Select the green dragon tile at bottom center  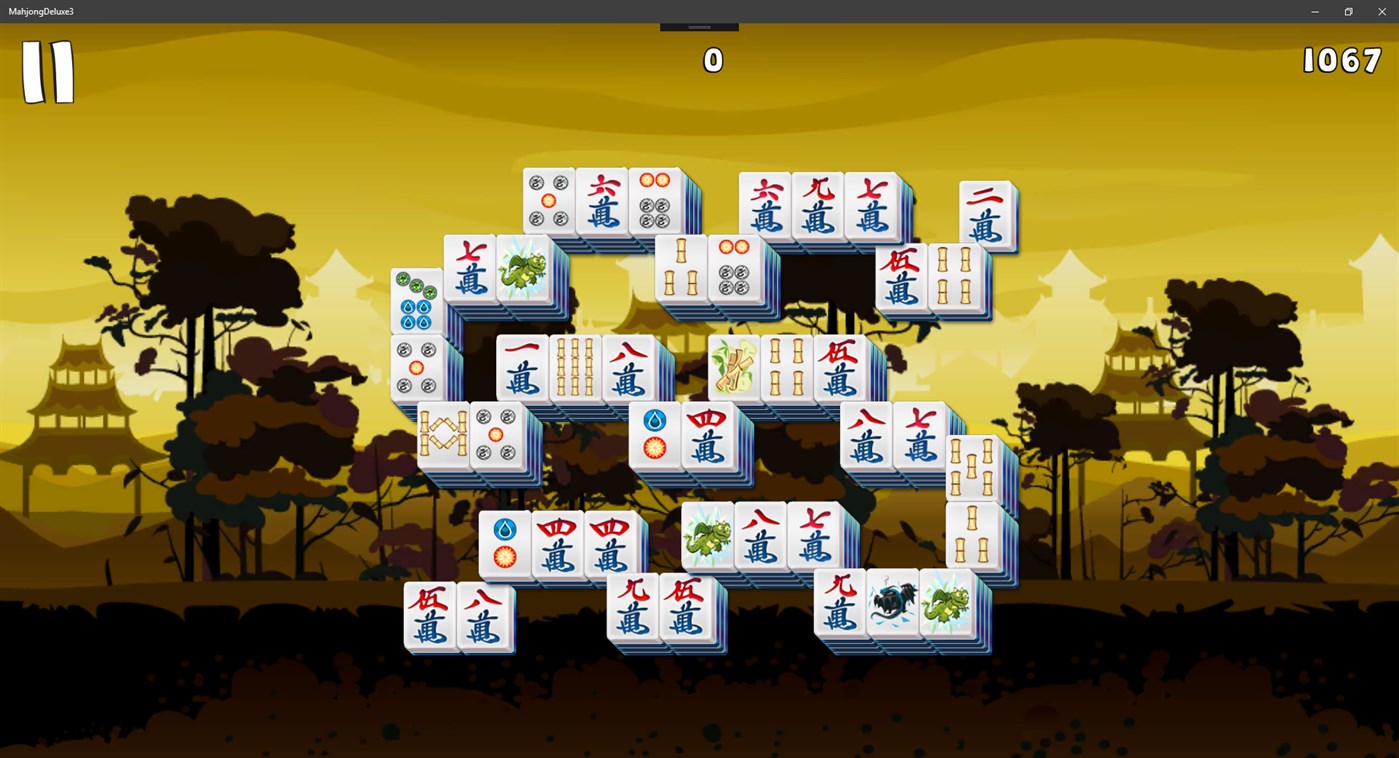[x=709, y=535]
